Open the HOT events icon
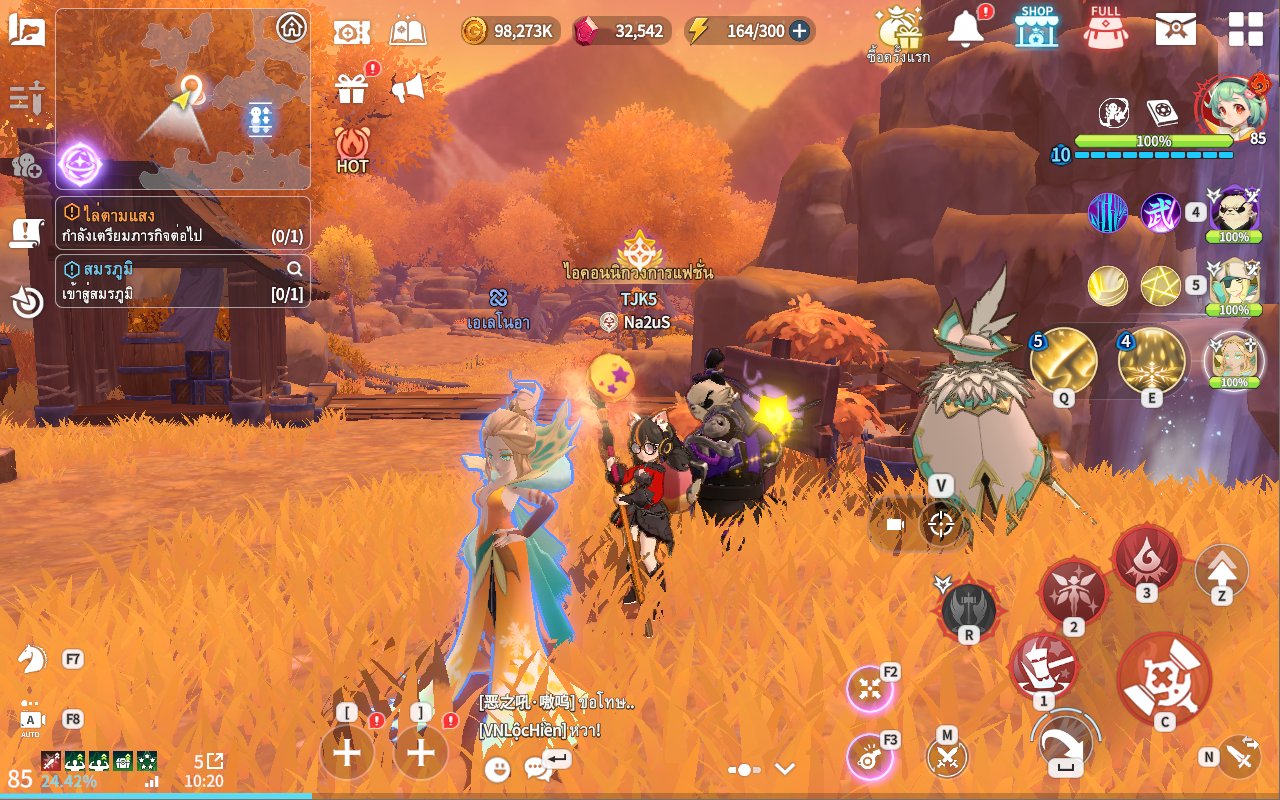Viewport: 1280px width, 800px height. (352, 148)
